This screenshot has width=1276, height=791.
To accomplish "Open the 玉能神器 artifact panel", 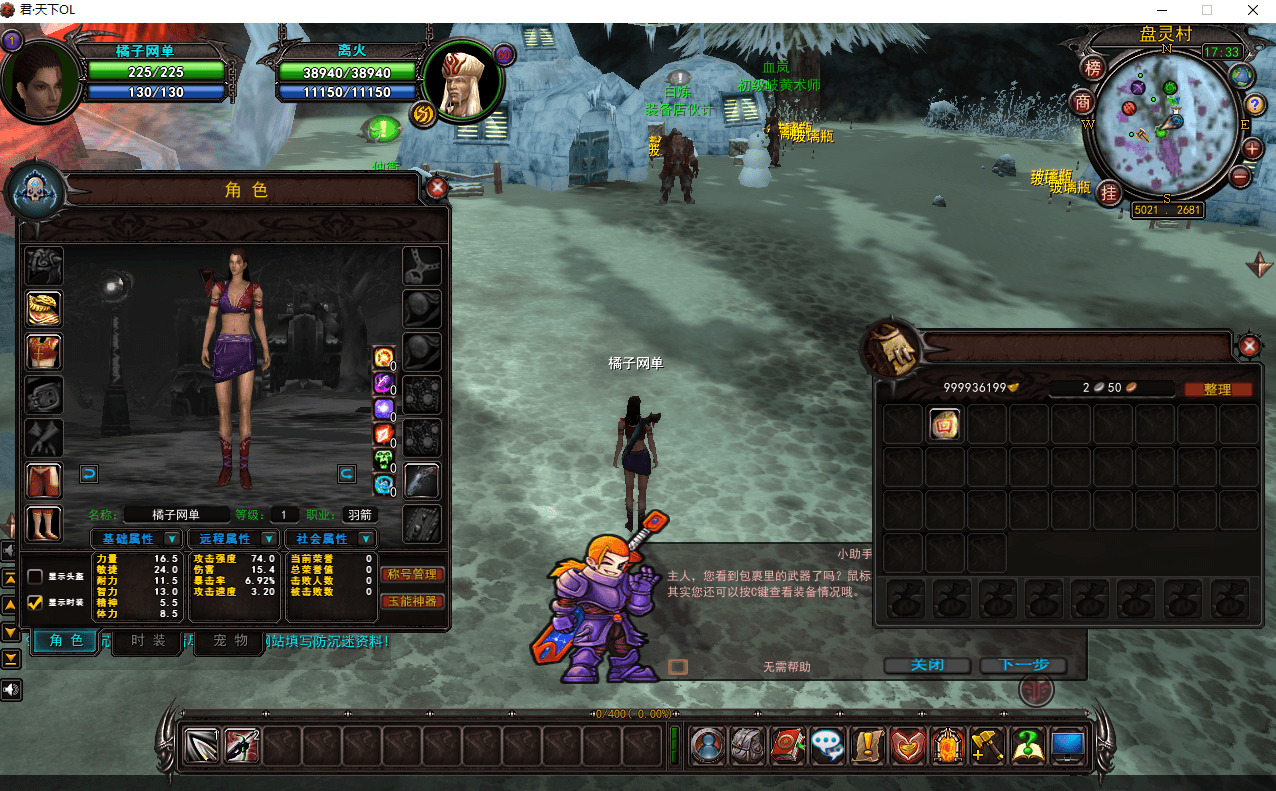I will (x=412, y=601).
